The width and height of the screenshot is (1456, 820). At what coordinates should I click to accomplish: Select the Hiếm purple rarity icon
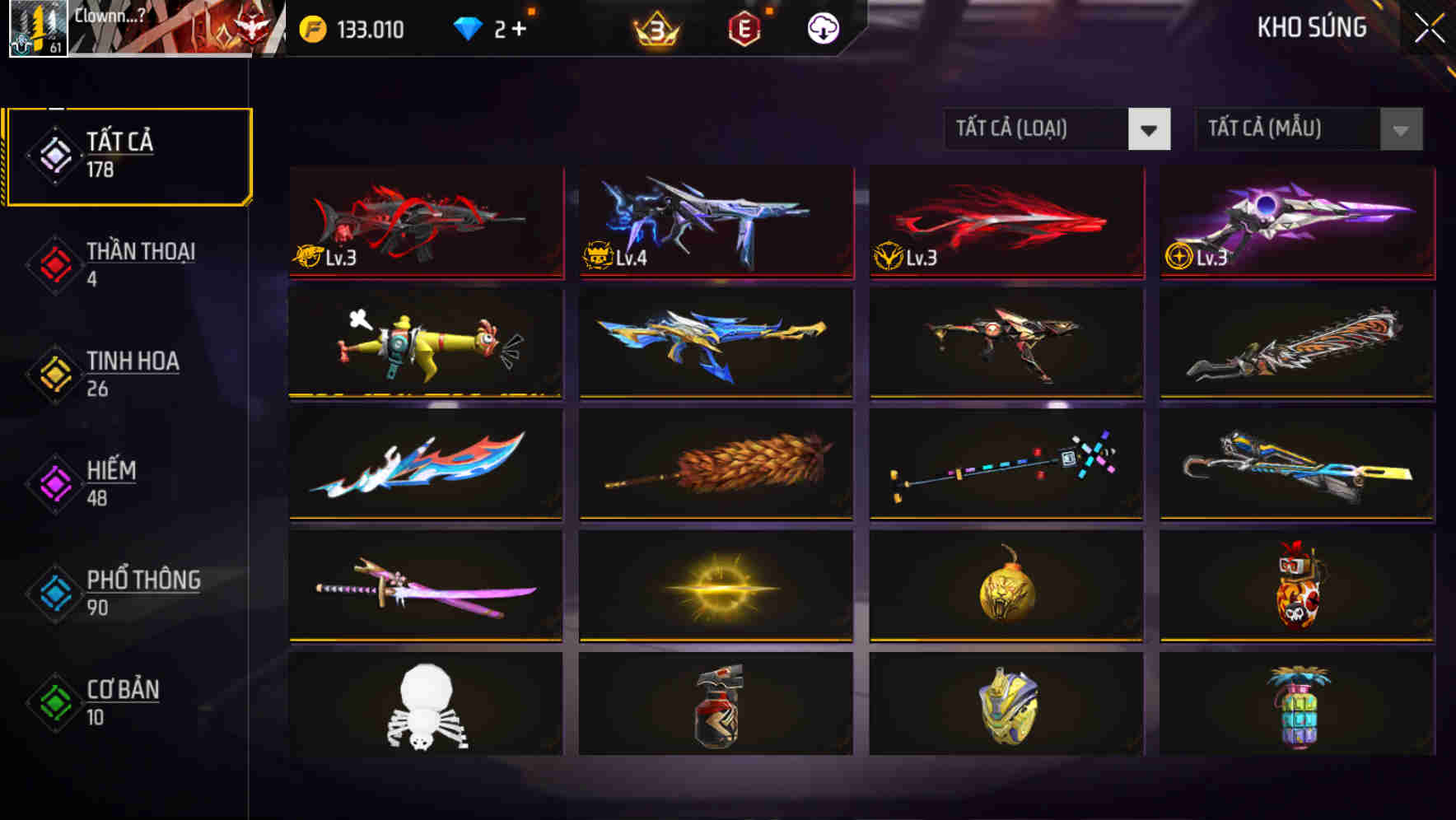point(54,483)
